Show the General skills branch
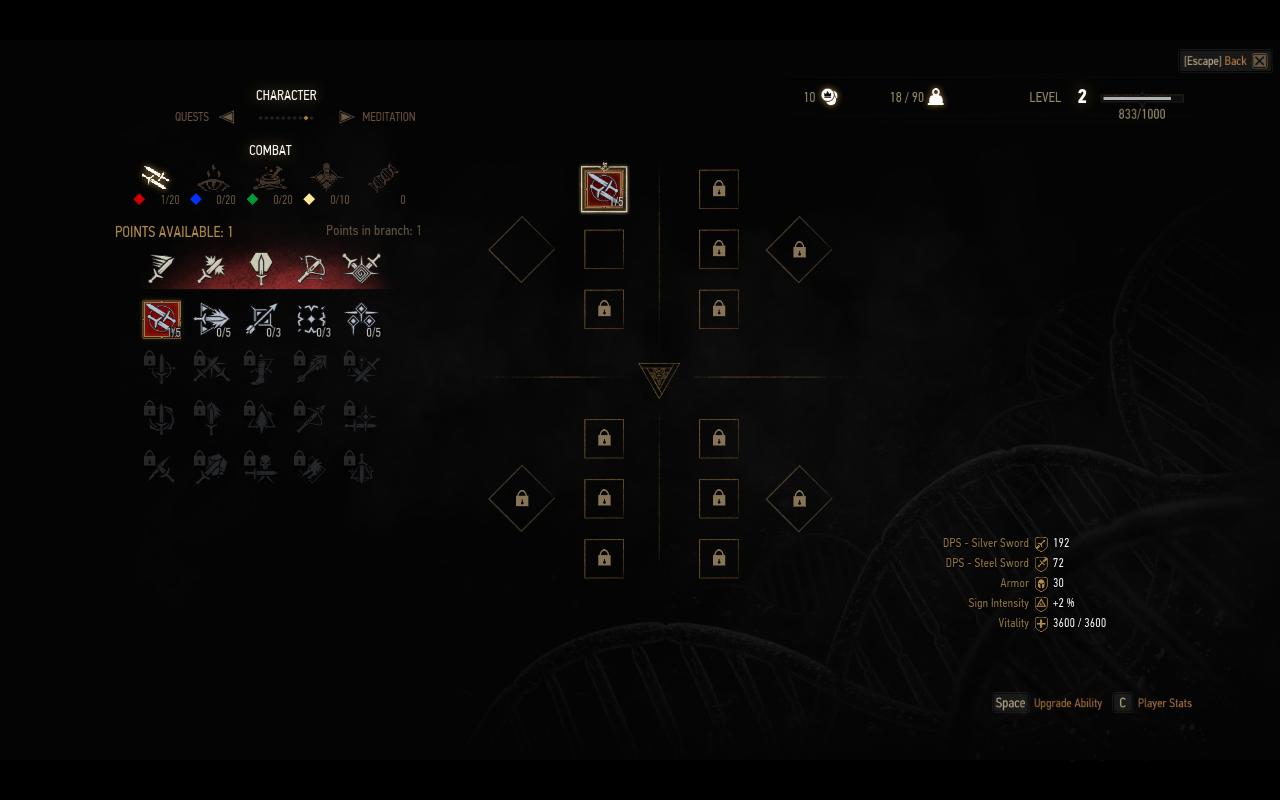The width and height of the screenshot is (1280, 800). tap(326, 178)
